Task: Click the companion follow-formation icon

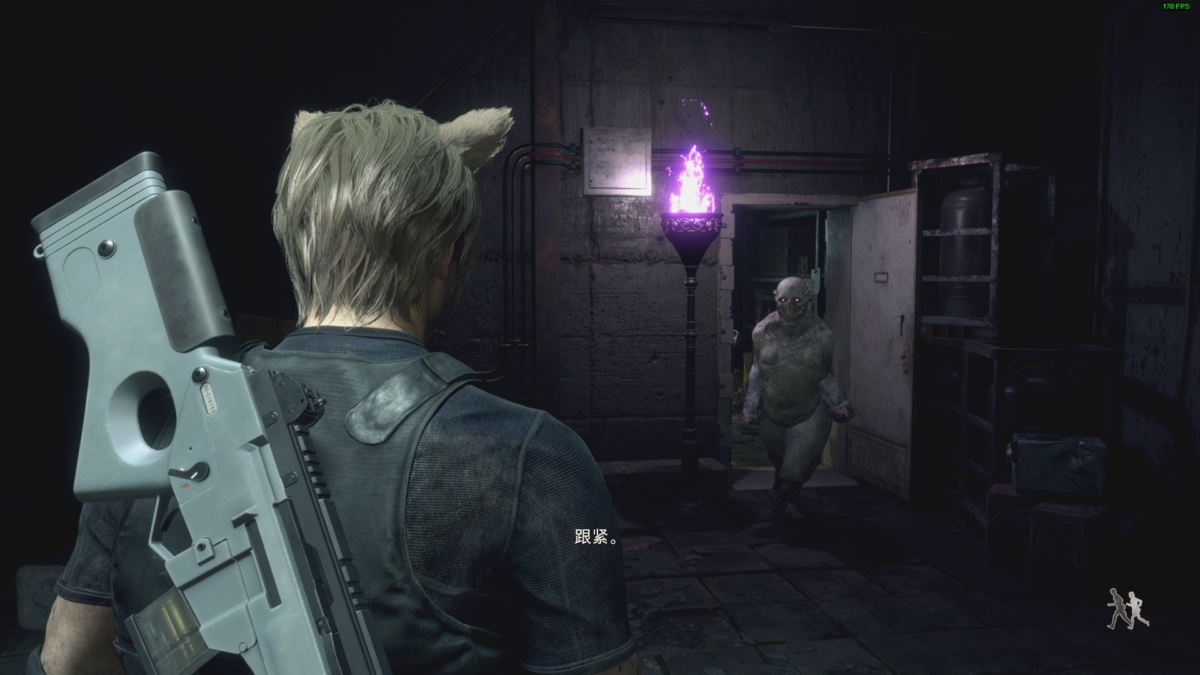Action: pyautogui.click(x=1127, y=609)
